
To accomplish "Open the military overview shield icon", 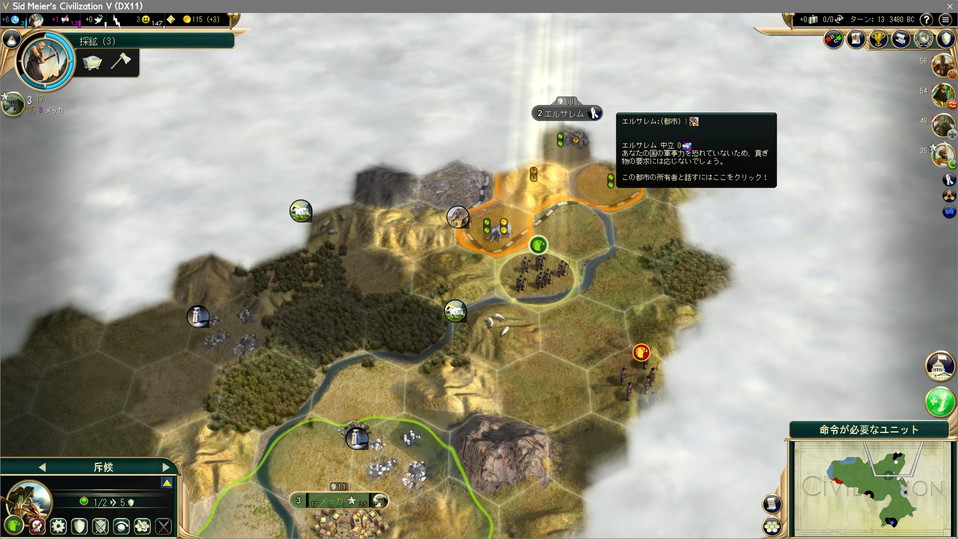I will coord(943,39).
